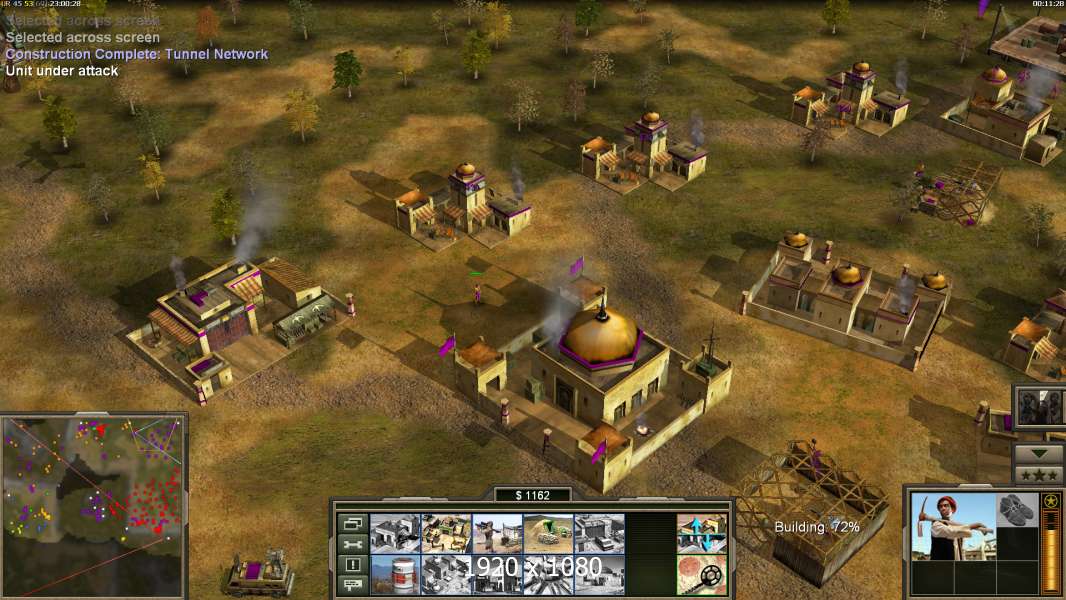The image size is (1066, 600).
Task: Use the magnifier radar scan icon
Action: click(701, 575)
